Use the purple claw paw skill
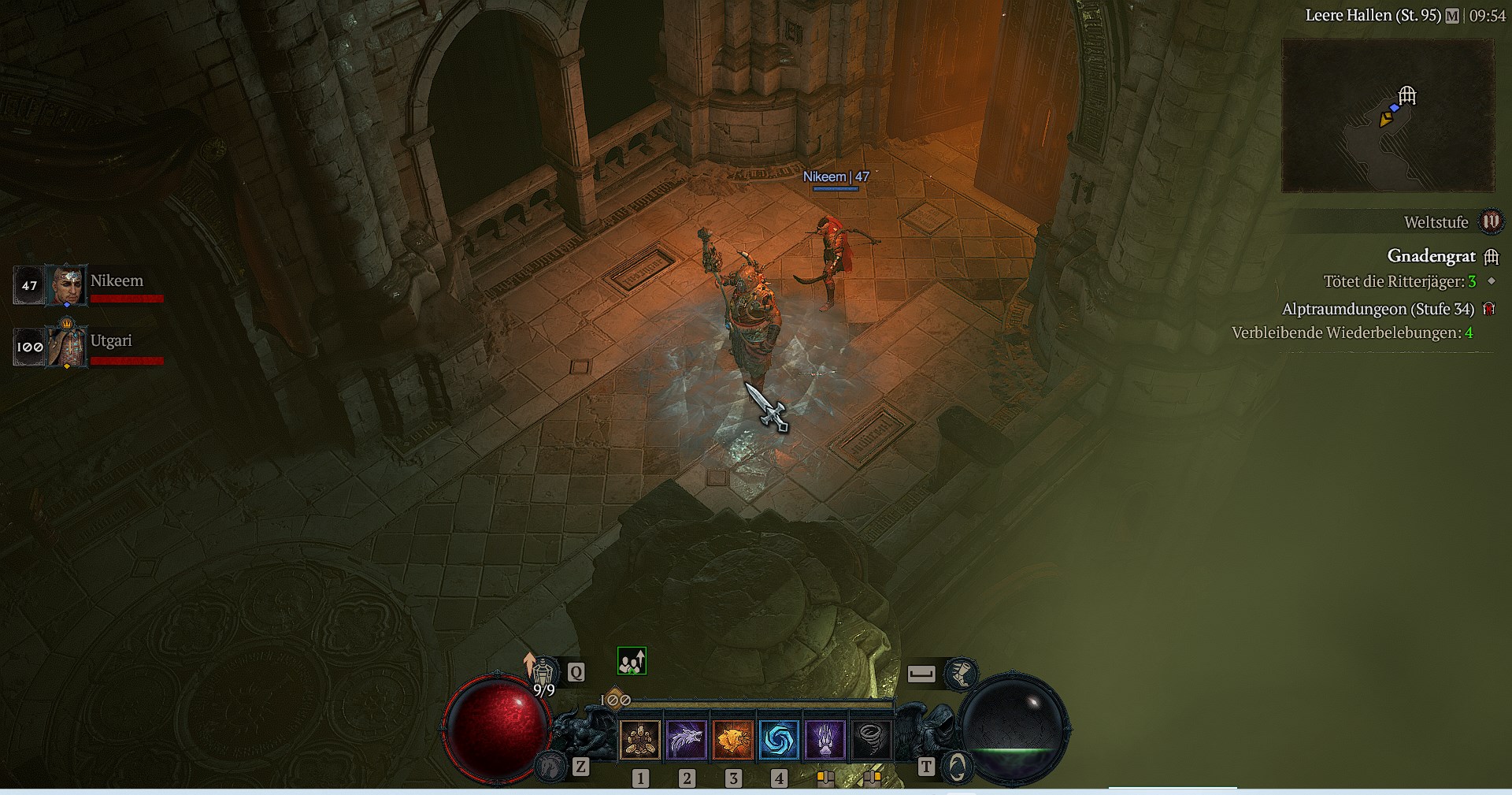Image resolution: width=1512 pixels, height=795 pixels. point(825,740)
